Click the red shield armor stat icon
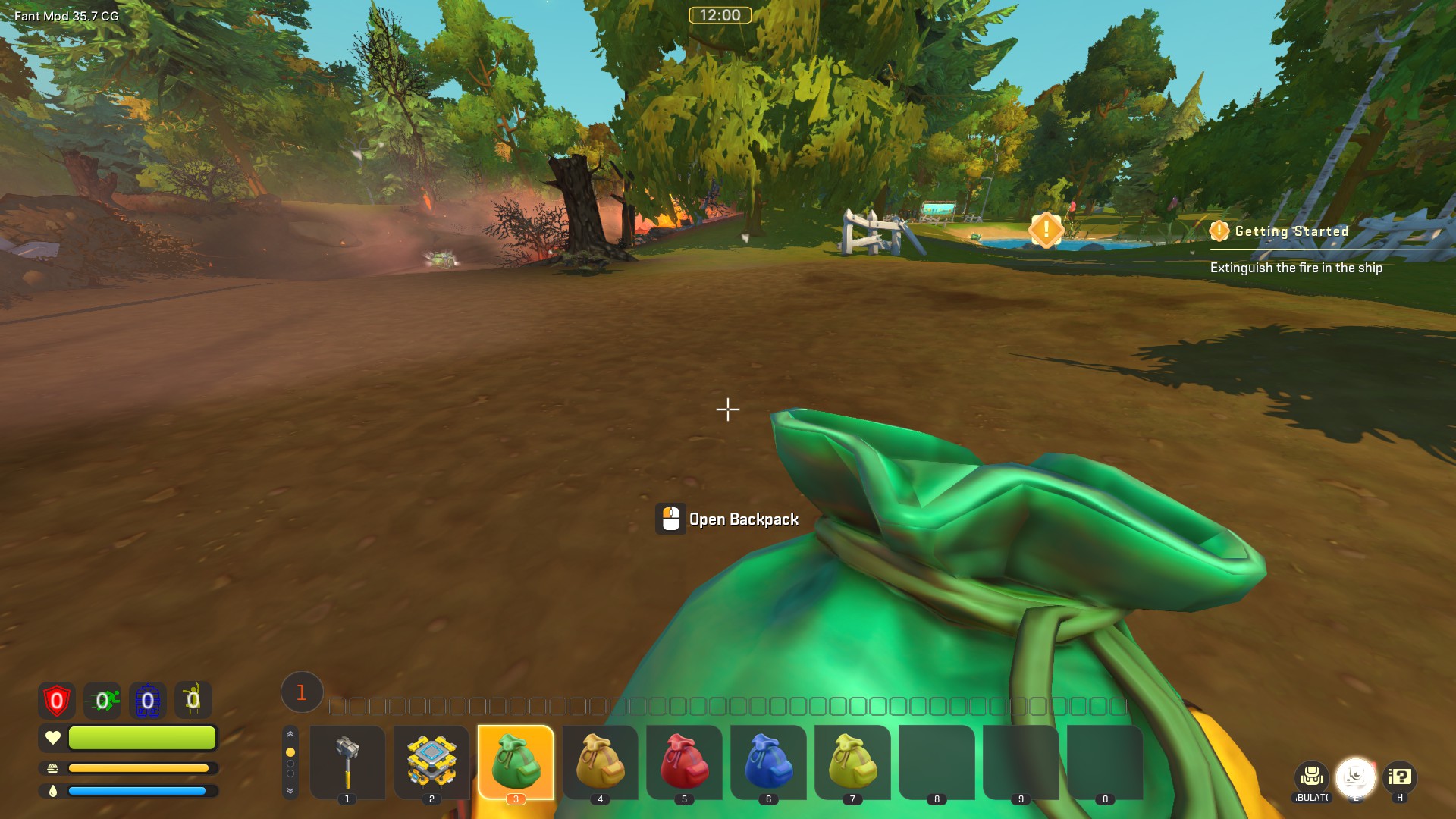The width and height of the screenshot is (1456, 819). pyautogui.click(x=57, y=701)
